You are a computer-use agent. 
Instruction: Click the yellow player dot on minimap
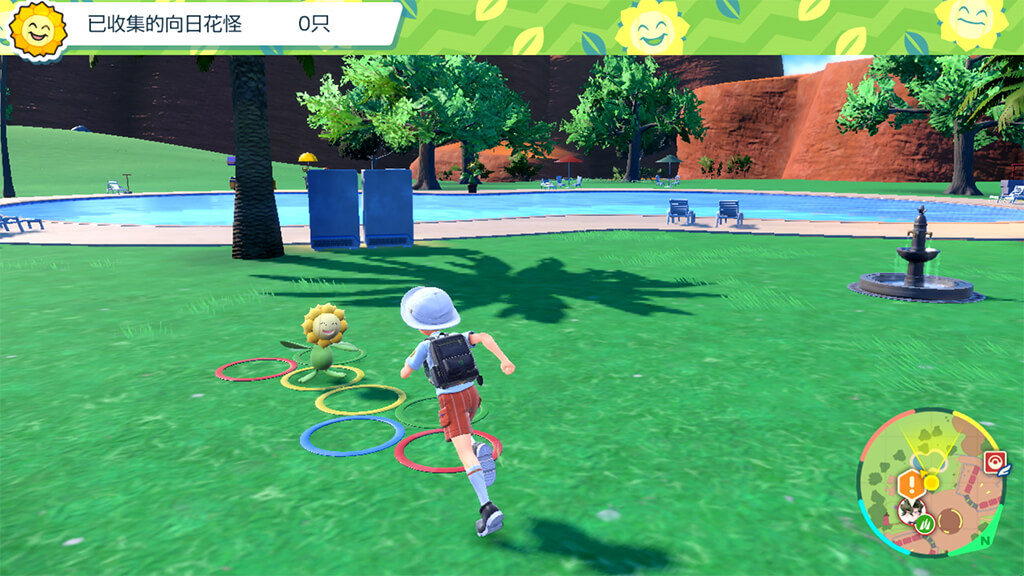click(932, 482)
